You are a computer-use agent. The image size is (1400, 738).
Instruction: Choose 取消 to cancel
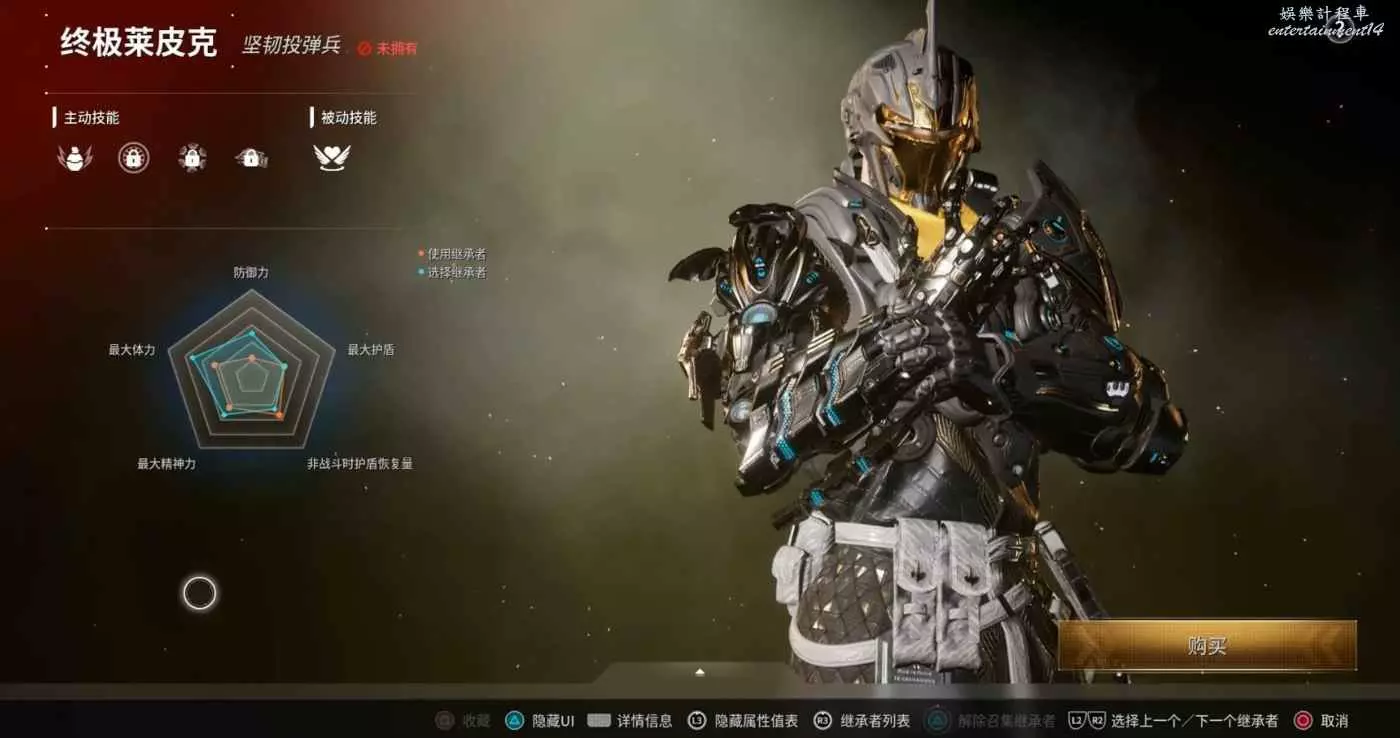point(1321,720)
